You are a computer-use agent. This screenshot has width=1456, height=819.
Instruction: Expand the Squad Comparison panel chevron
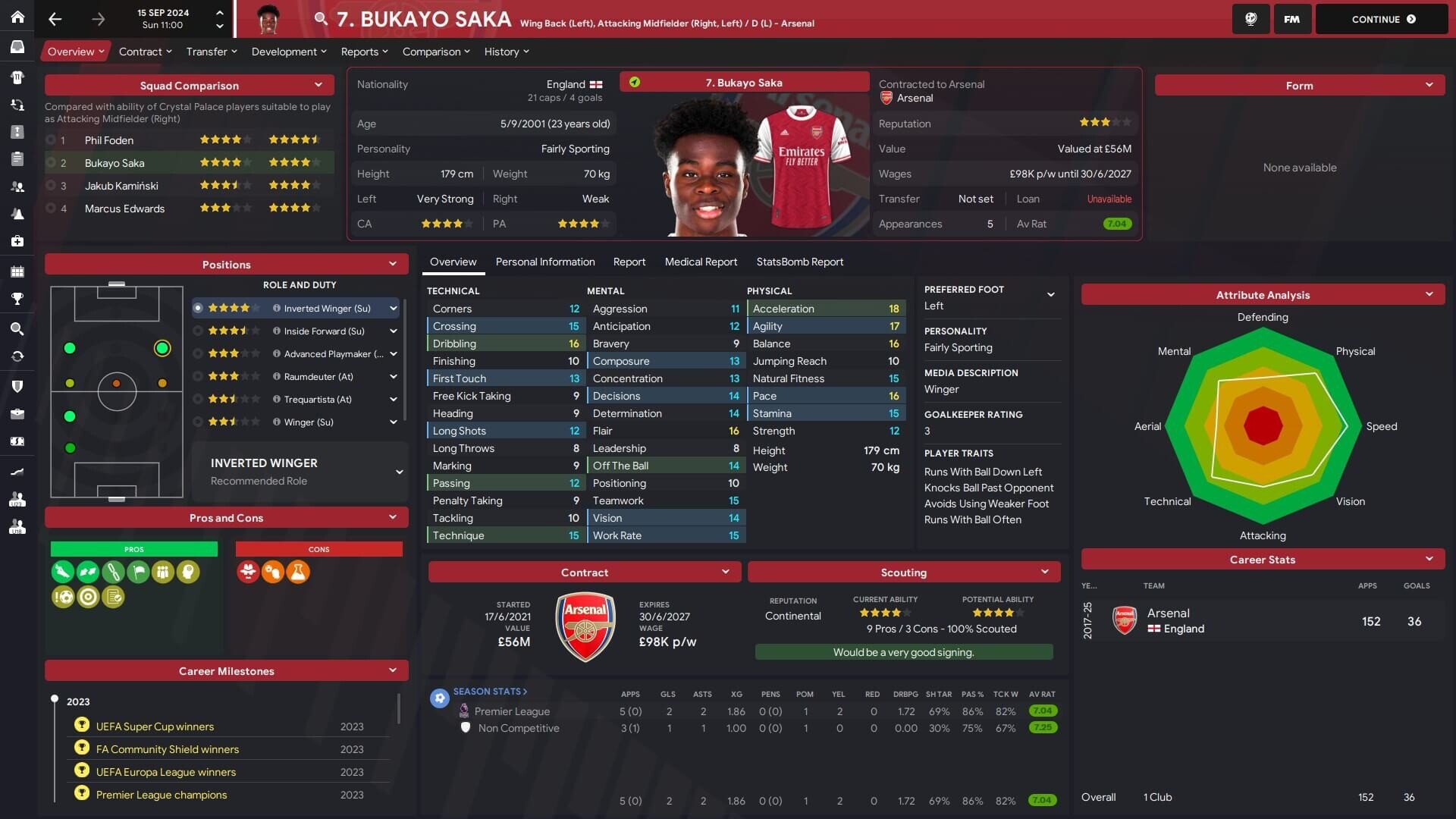(318, 85)
